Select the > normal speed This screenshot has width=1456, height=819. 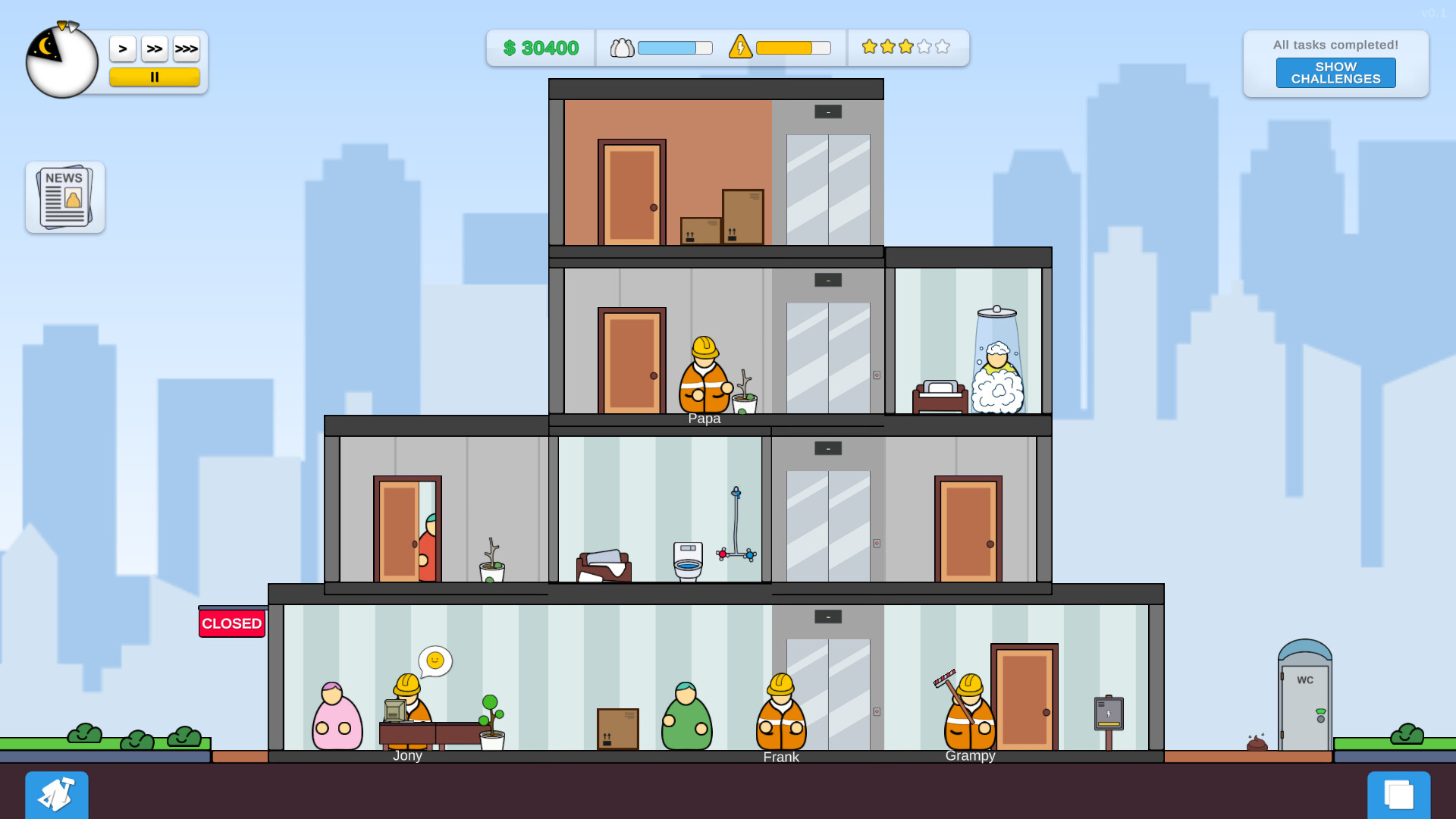123,48
